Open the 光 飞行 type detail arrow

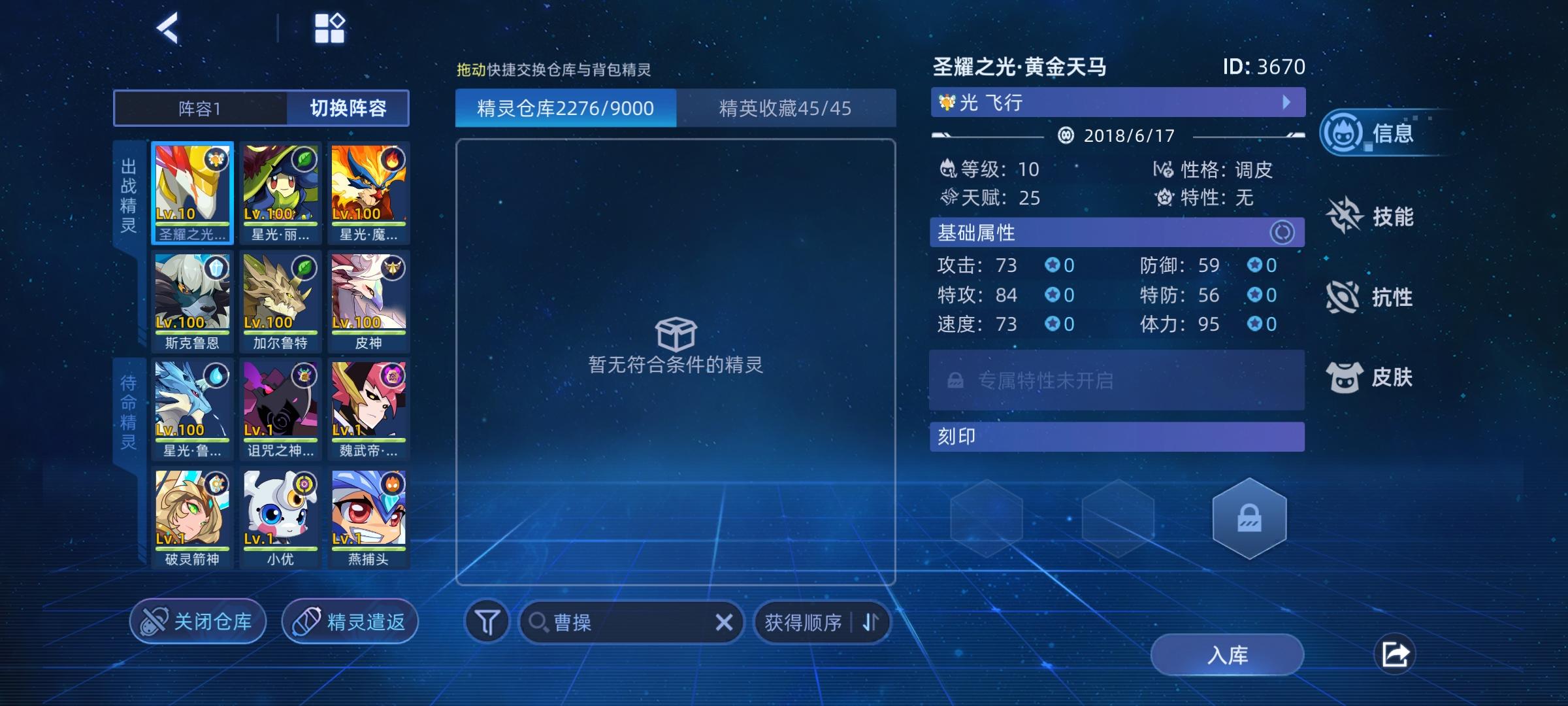pyautogui.click(x=1286, y=103)
